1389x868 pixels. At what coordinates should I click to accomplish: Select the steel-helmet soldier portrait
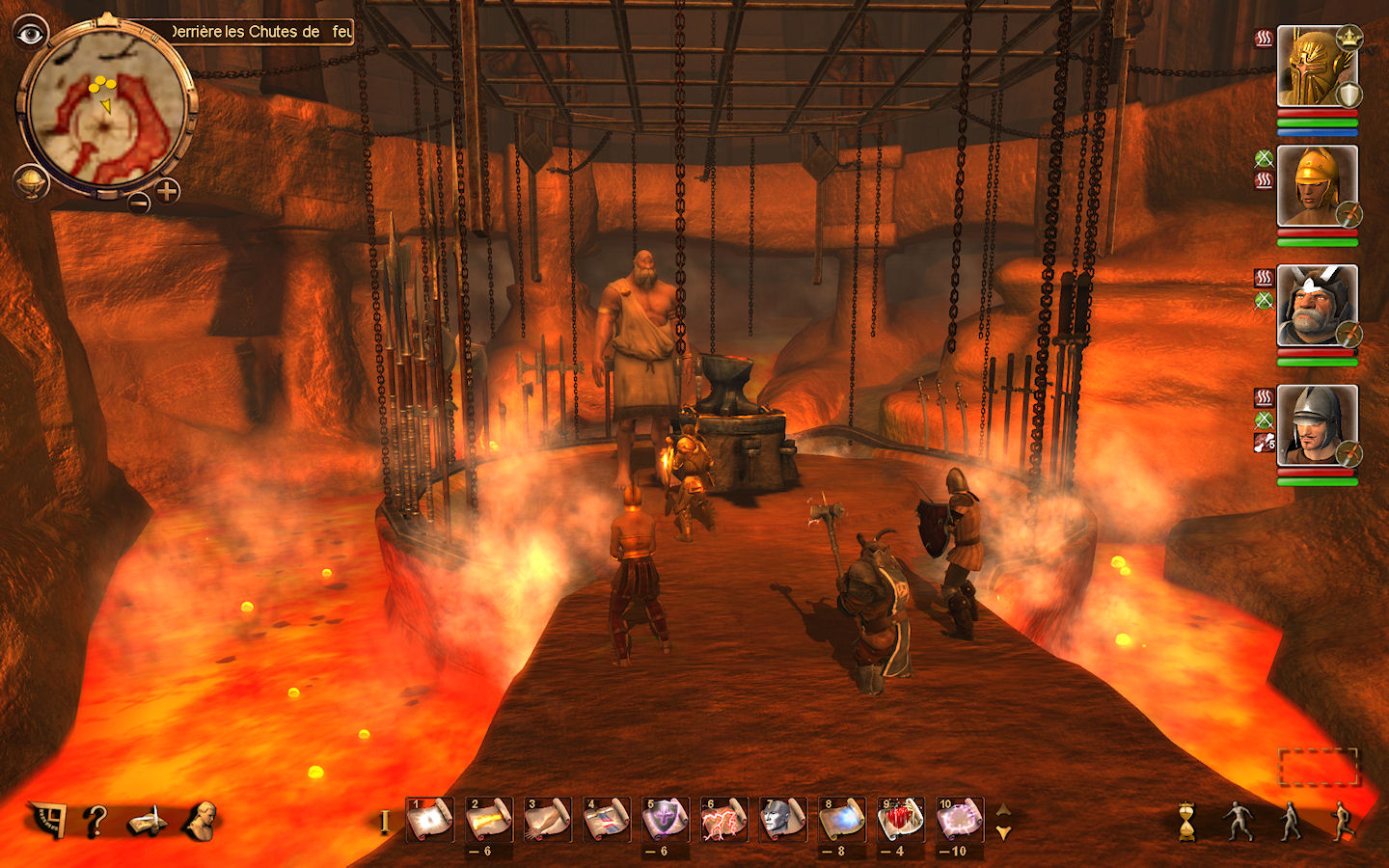pyautogui.click(x=1316, y=425)
